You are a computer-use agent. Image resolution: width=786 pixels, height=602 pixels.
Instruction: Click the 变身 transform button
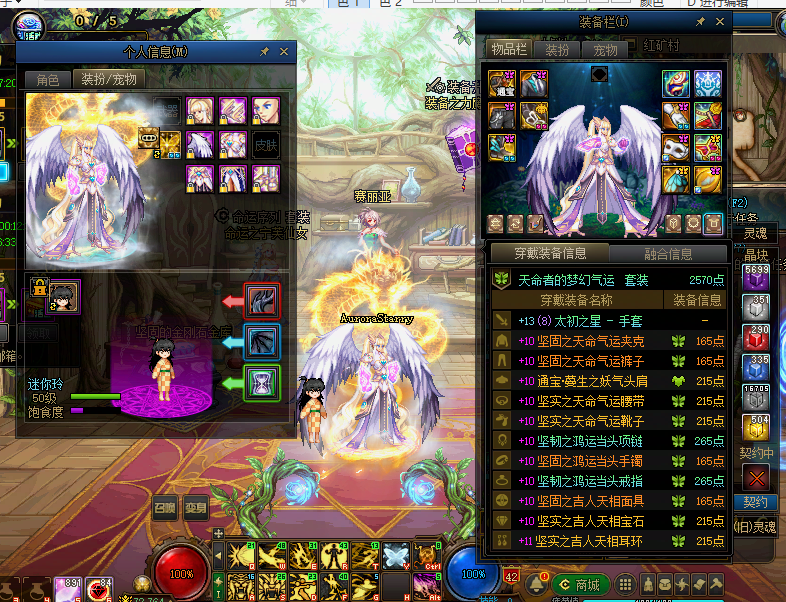point(196,506)
